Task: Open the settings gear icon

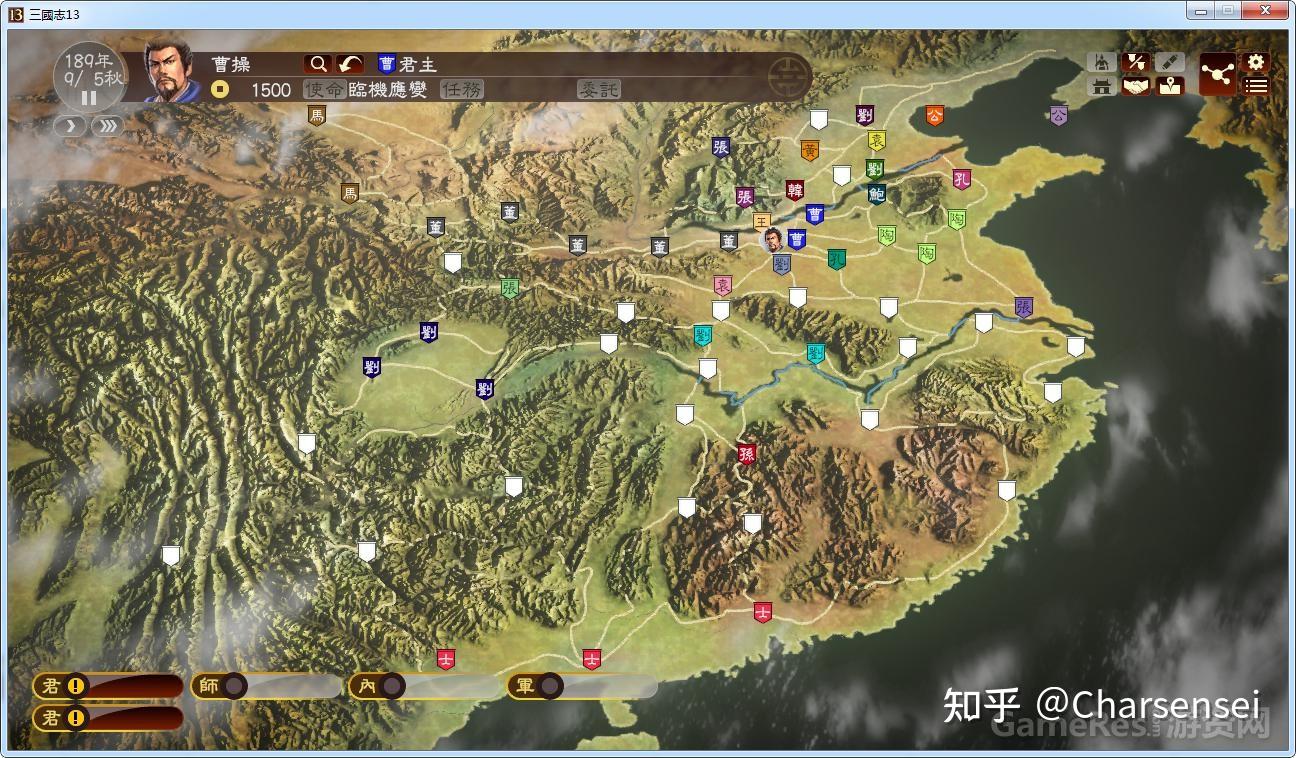Action: [1254, 62]
